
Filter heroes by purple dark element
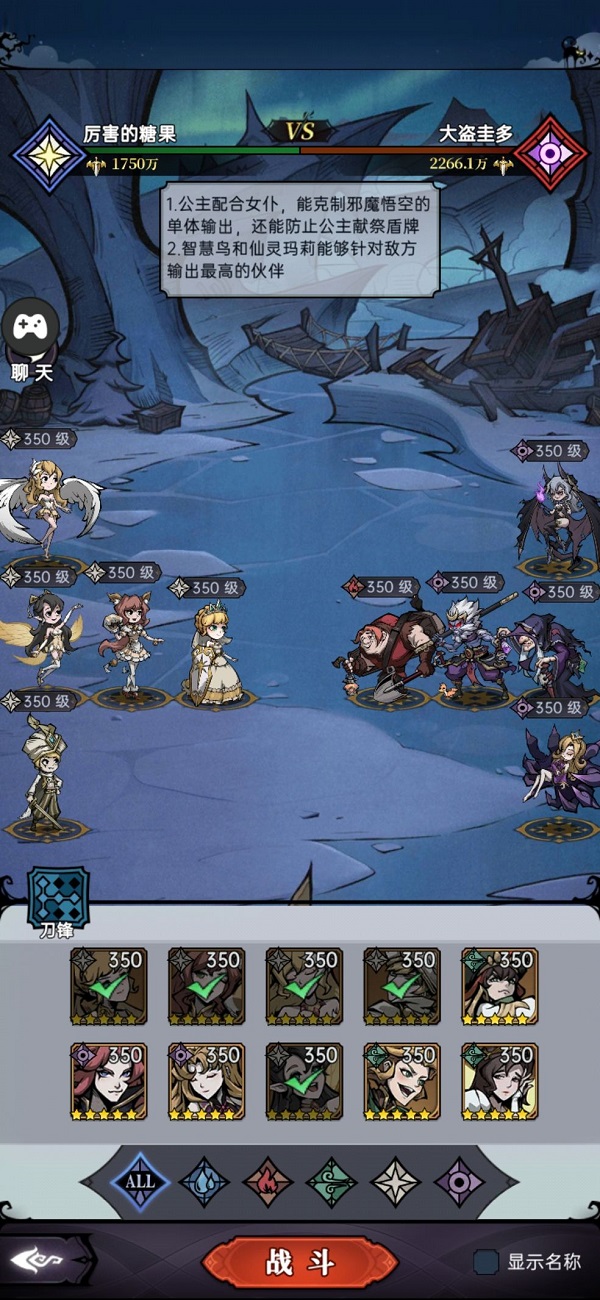point(460,1181)
